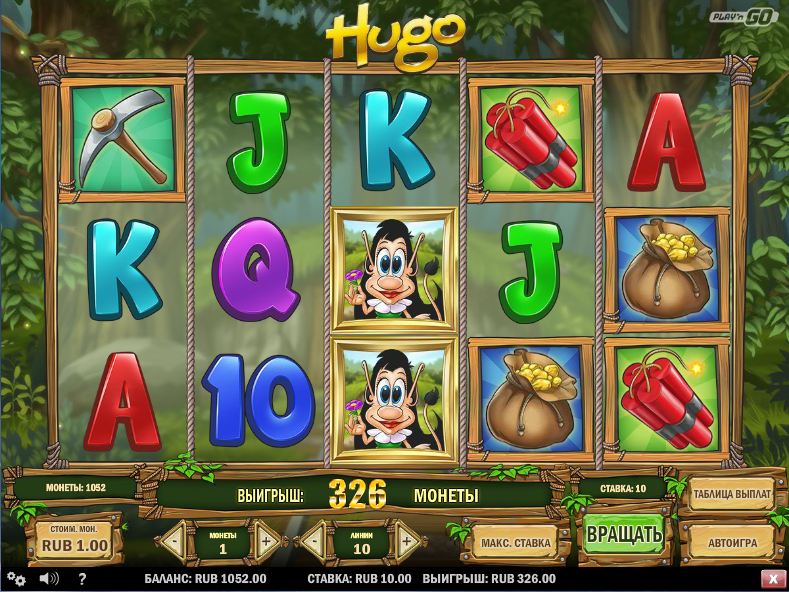Decrease the ЛИНИИ lines count
This screenshot has width=789, height=592.
pyautogui.click(x=313, y=542)
